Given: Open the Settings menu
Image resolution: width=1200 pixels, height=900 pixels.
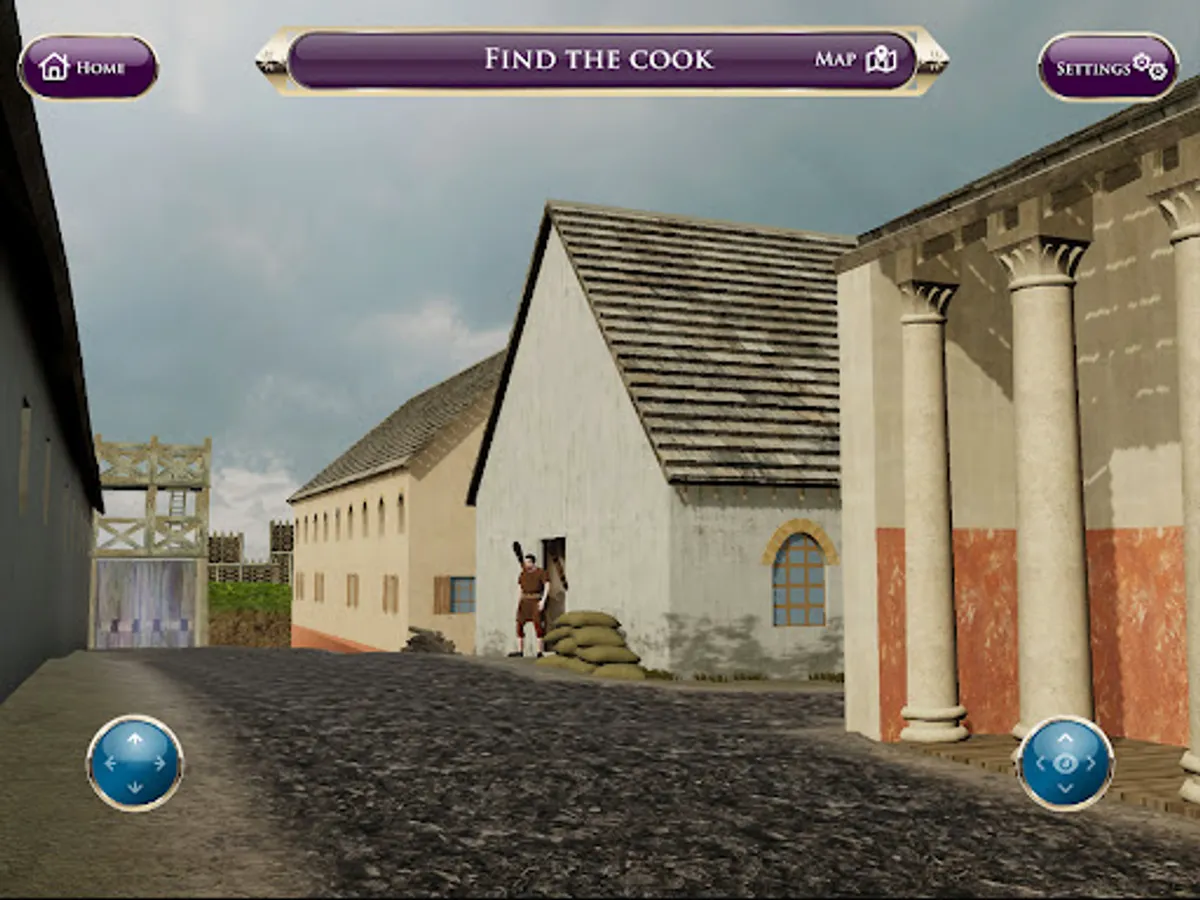Looking at the screenshot, I should pos(1108,67).
